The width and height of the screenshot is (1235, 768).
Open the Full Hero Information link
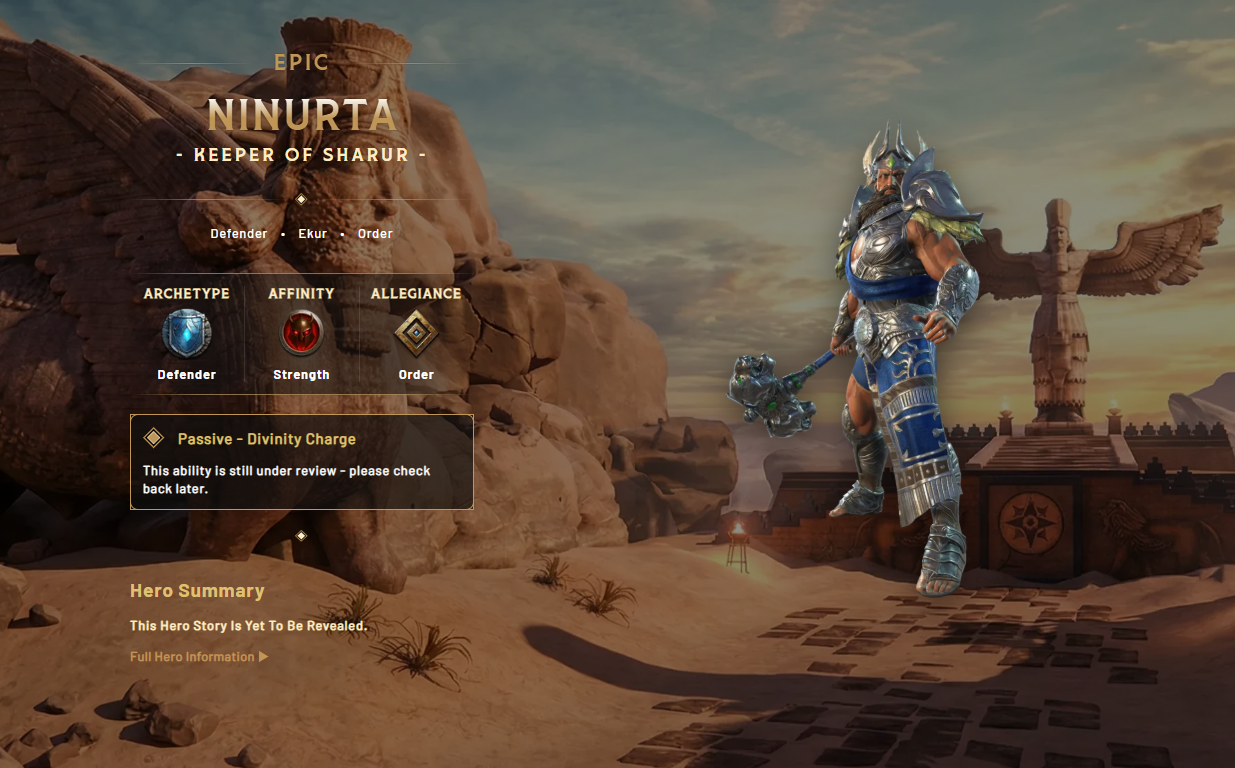[198, 657]
